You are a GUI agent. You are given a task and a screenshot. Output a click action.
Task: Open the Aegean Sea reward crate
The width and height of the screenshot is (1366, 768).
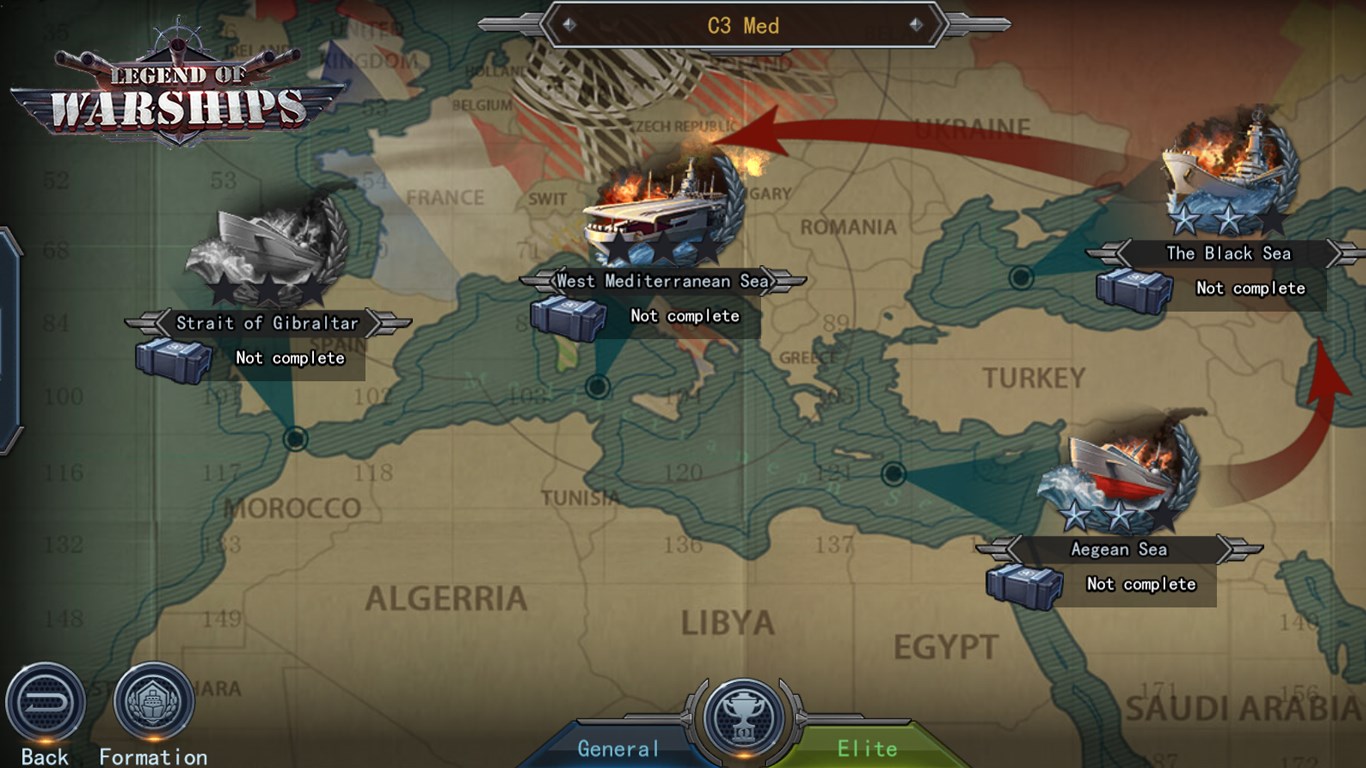pos(1024,586)
